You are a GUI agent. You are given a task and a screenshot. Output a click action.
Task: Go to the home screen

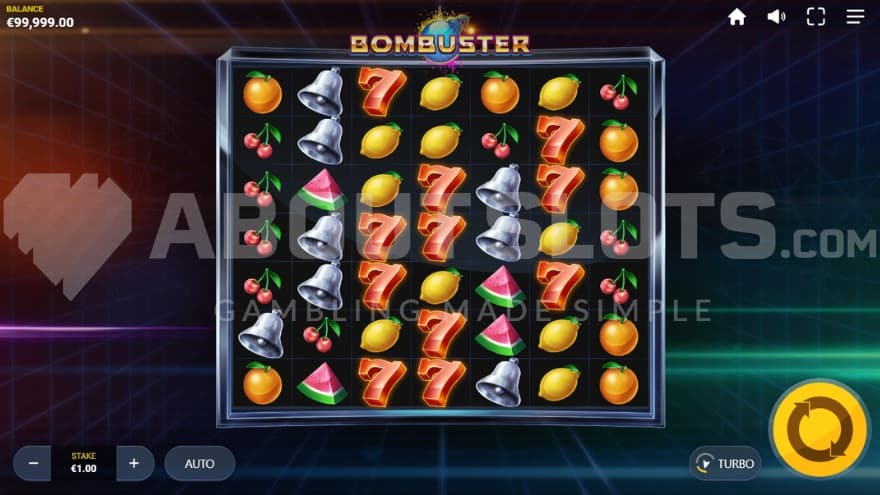(737, 17)
